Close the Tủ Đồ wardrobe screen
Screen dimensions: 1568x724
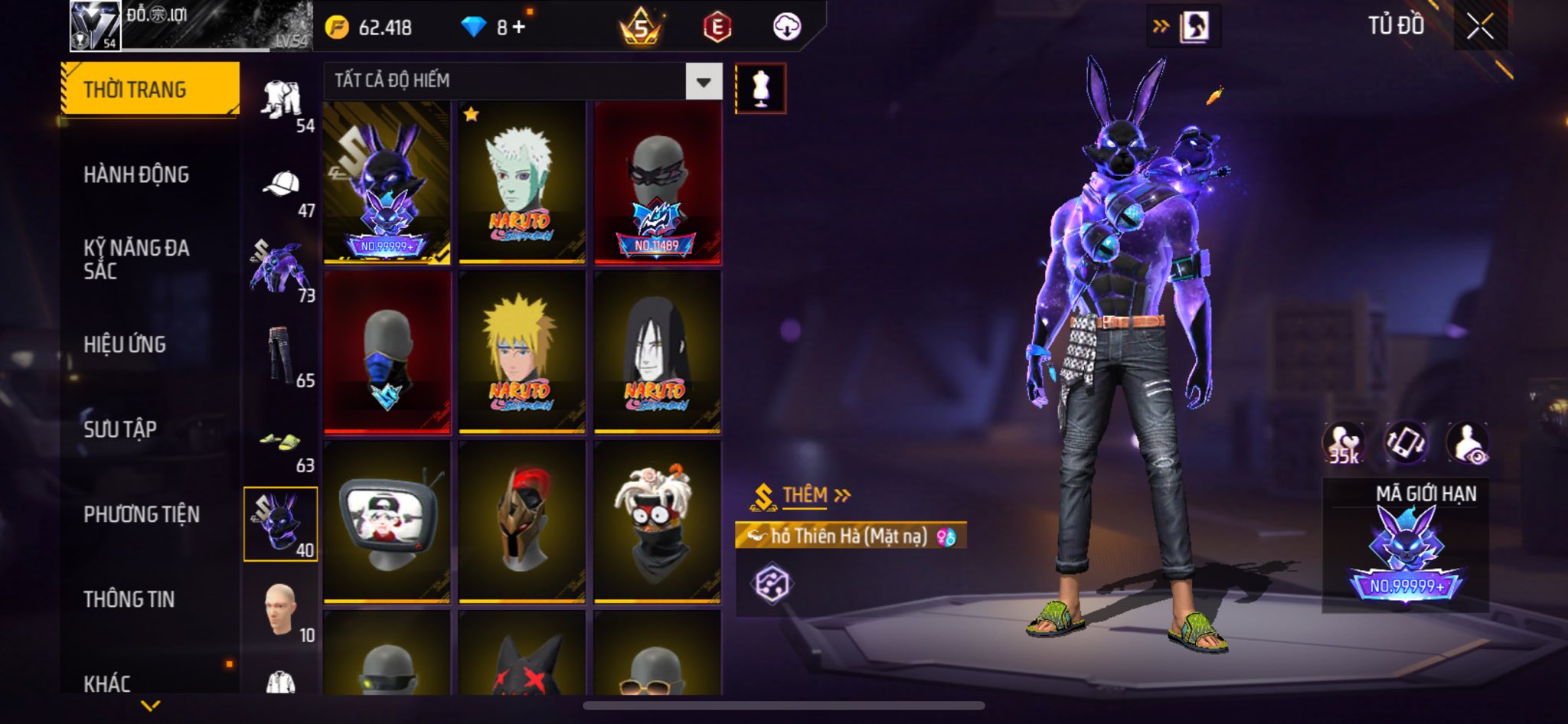(1480, 27)
